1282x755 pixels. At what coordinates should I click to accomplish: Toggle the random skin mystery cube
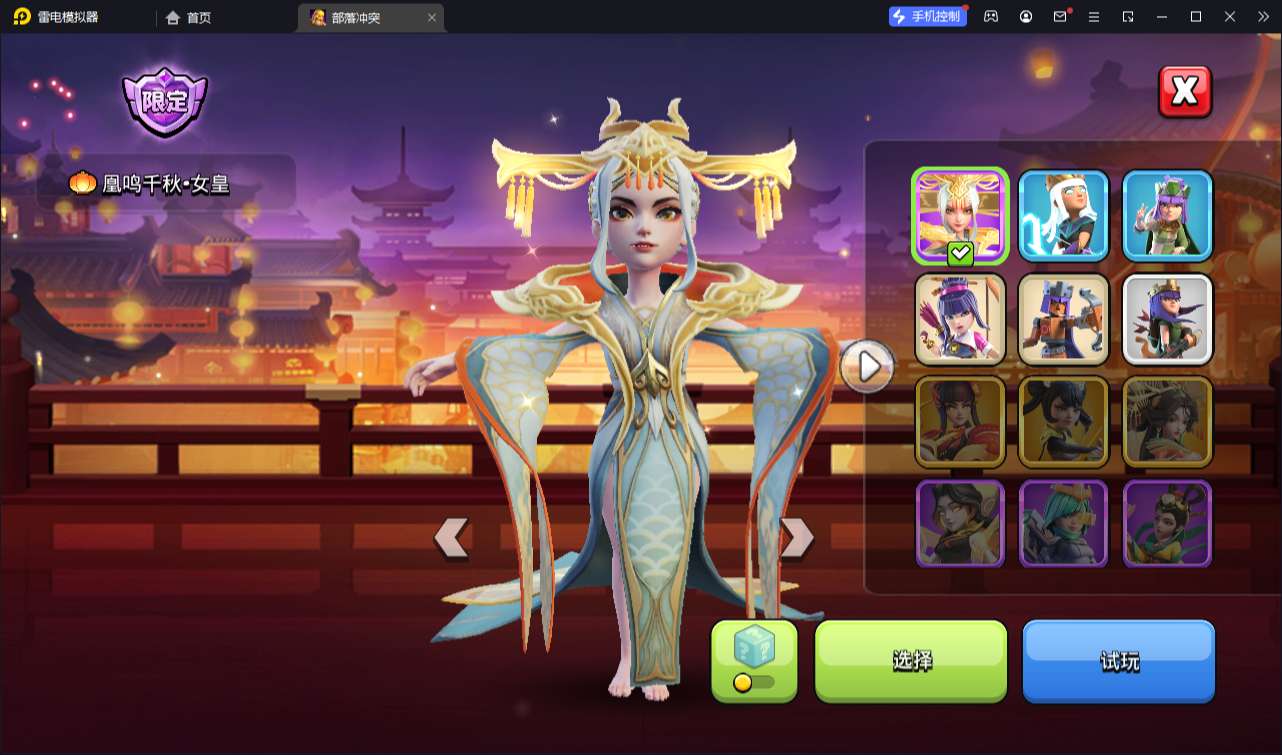754,660
